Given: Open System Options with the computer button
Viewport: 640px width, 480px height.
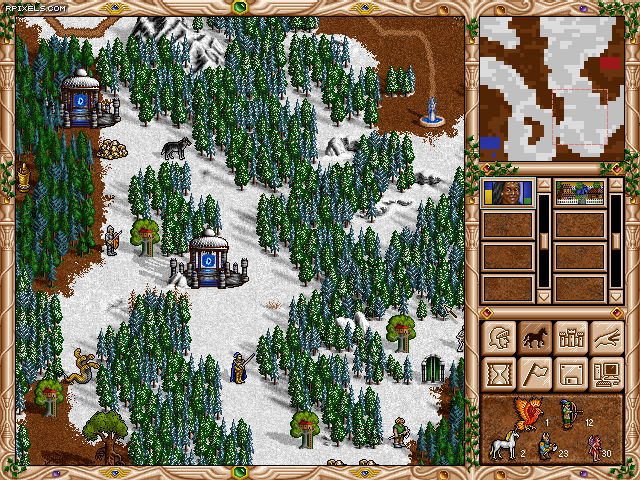Looking at the screenshot, I should [x=606, y=374].
